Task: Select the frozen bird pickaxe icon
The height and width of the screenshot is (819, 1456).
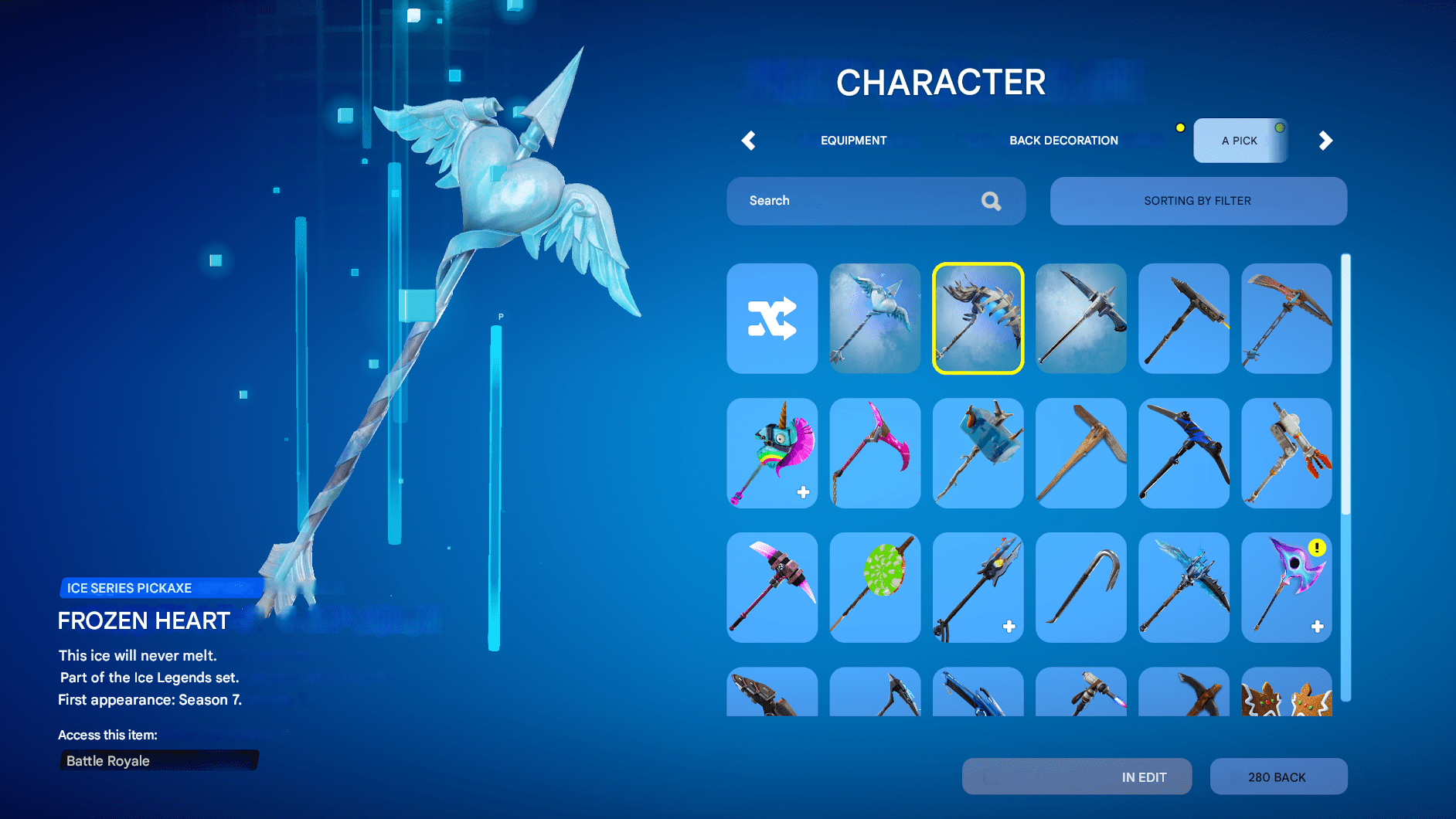Action: (x=875, y=318)
